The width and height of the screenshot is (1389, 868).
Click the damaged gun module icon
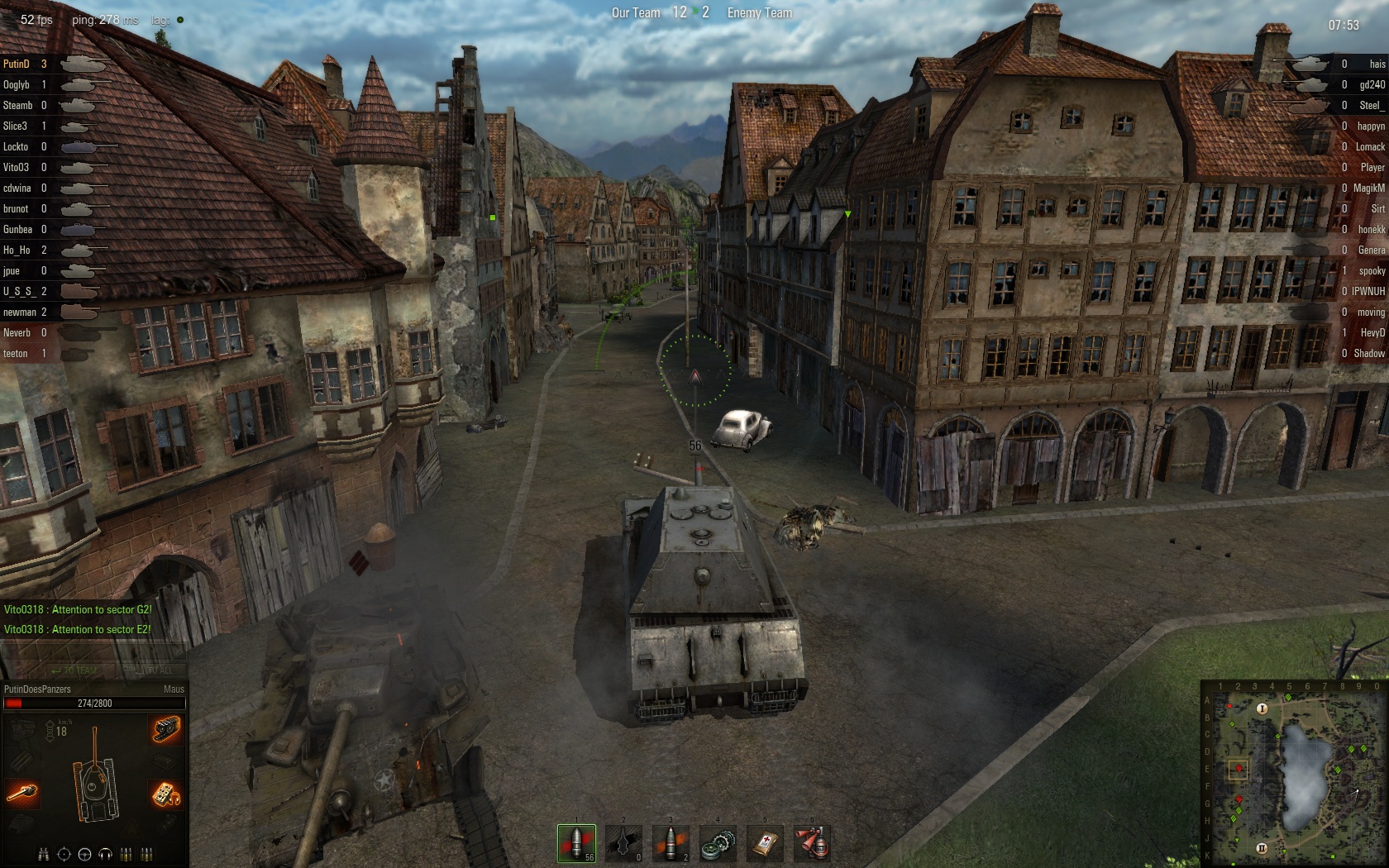[22, 794]
